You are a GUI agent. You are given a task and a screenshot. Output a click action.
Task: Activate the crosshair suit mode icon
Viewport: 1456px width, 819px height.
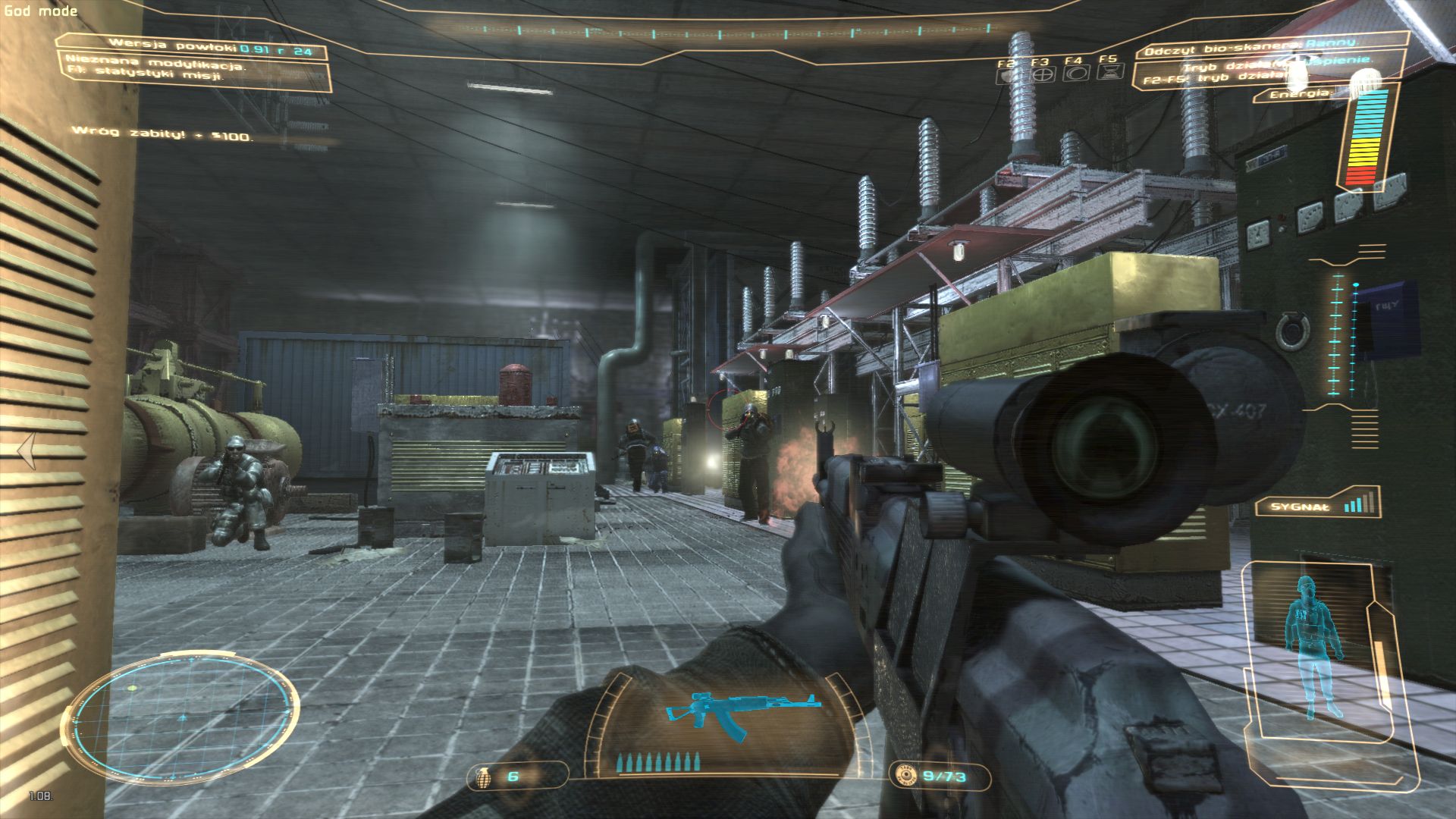(x=1044, y=74)
